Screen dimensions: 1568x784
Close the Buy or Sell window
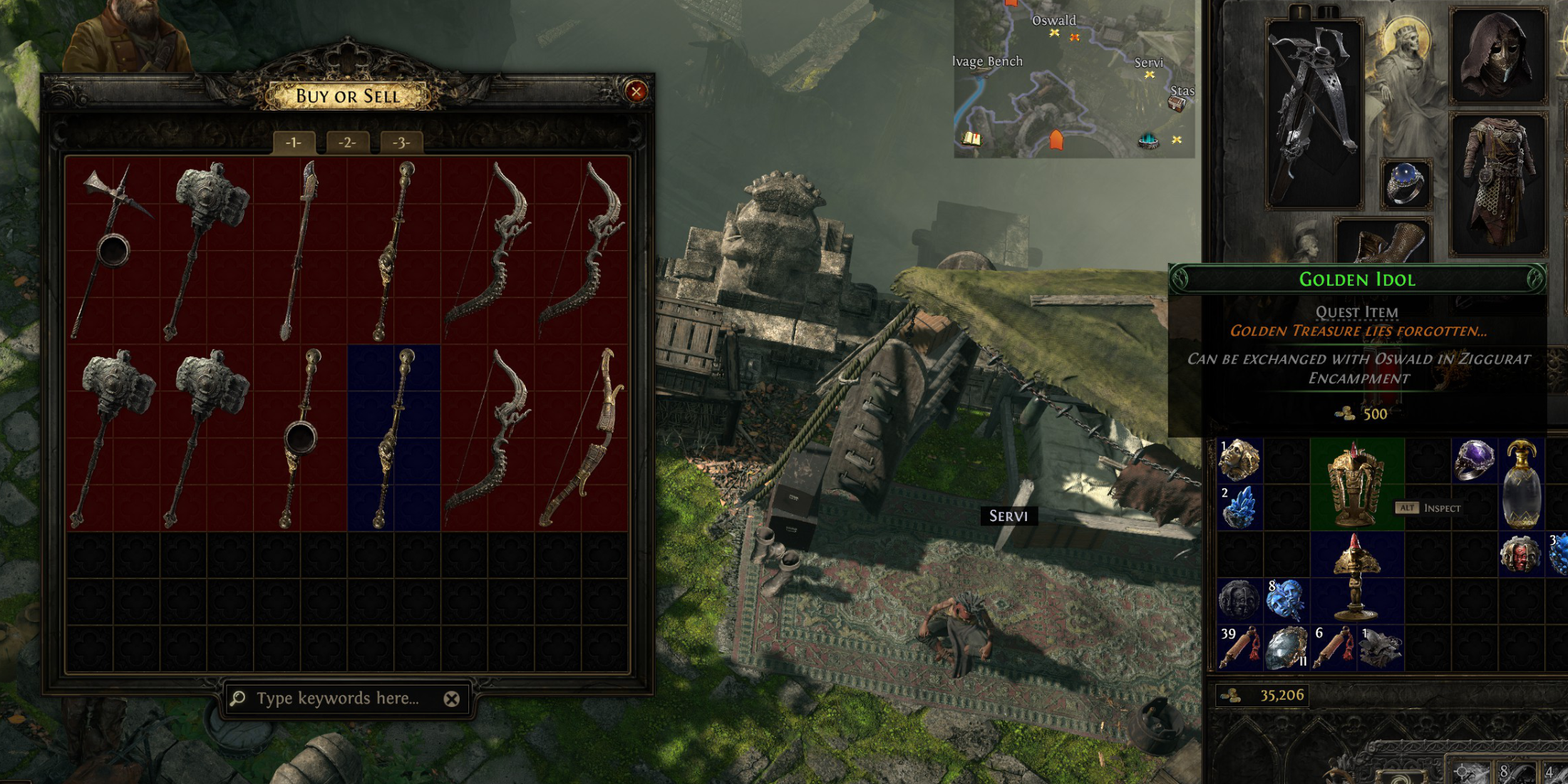pos(636,91)
